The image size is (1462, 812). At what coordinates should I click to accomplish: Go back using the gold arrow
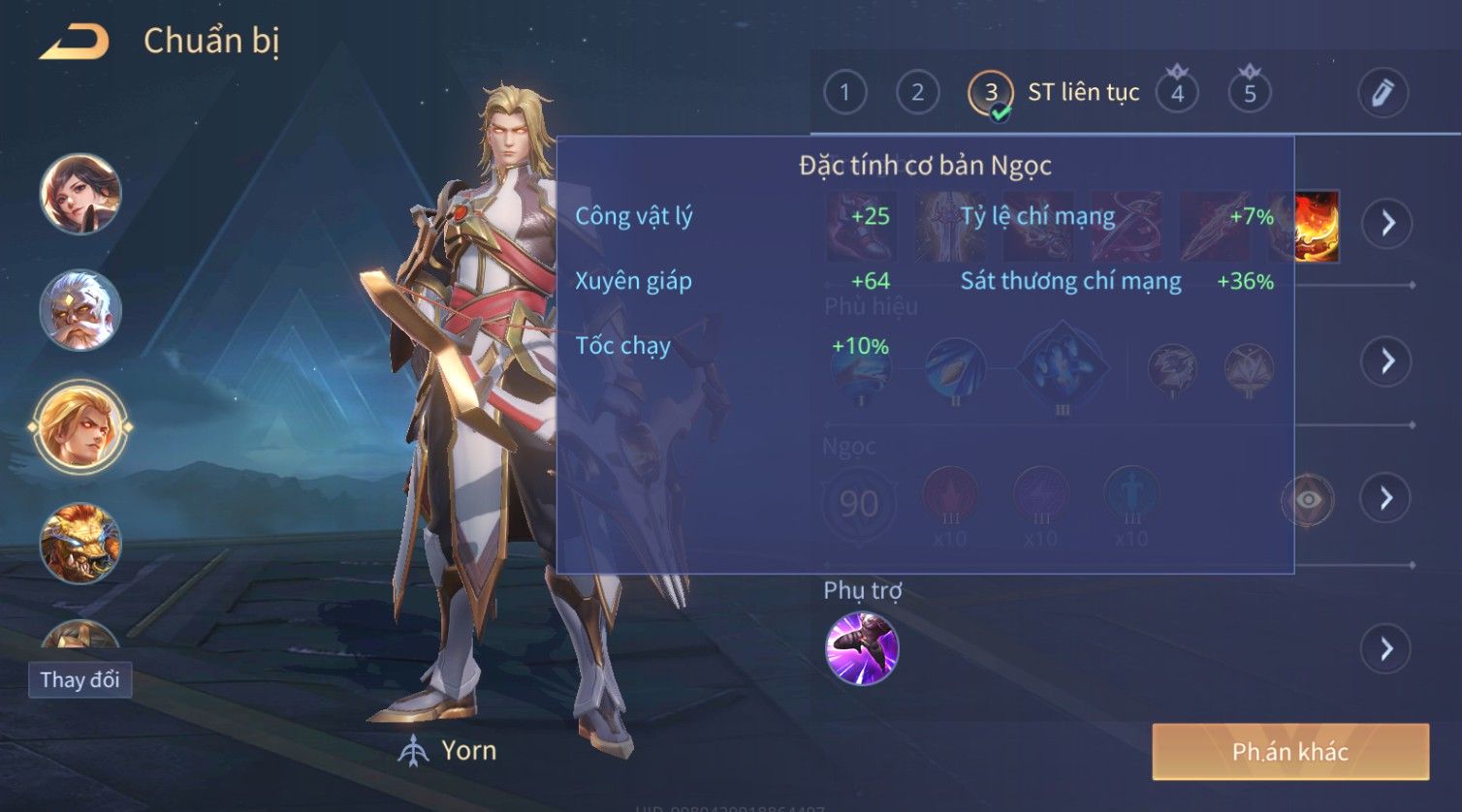point(74,43)
